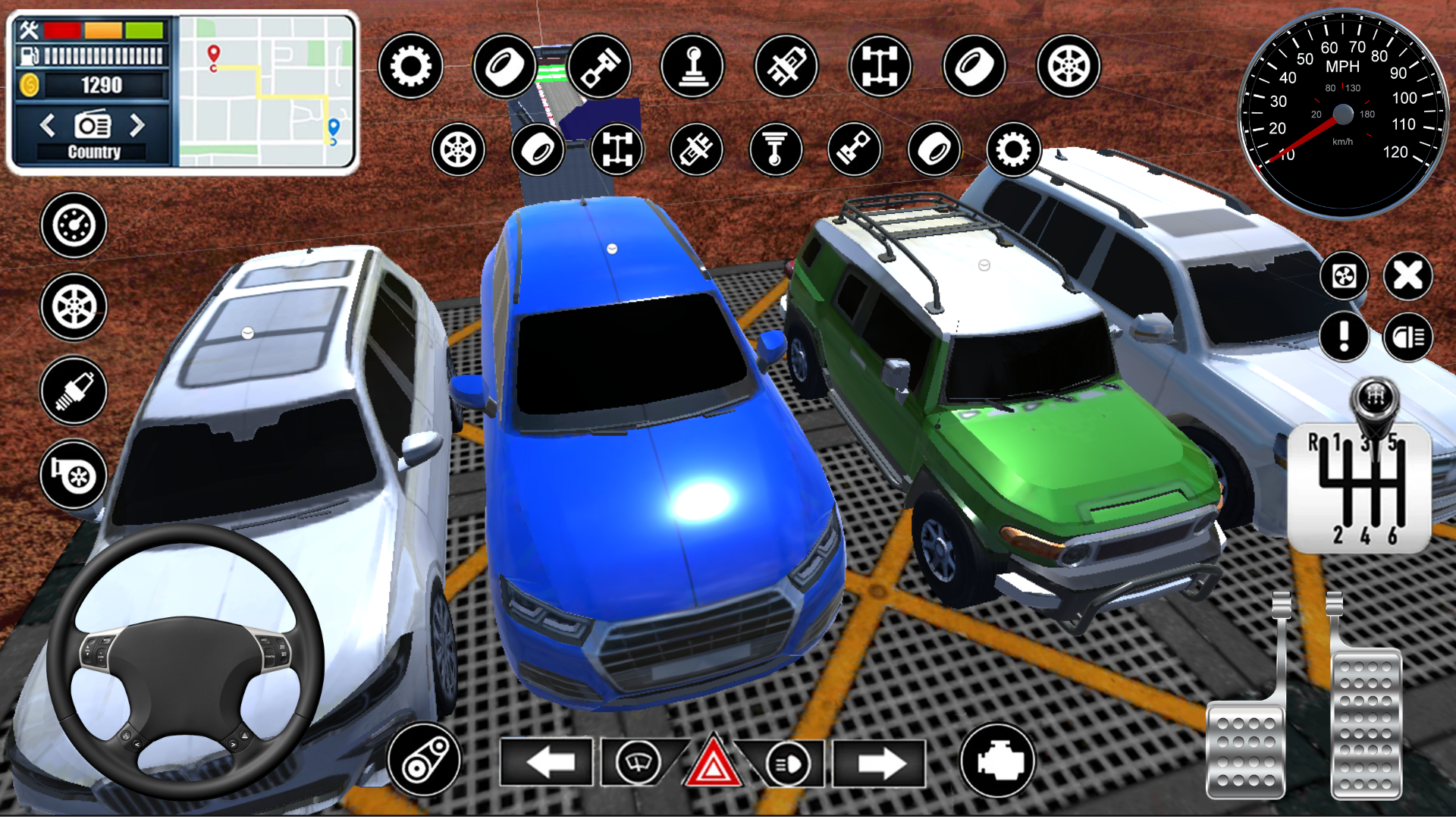This screenshot has height=819, width=1456.
Task: Click the bottom right arrow navigation control
Action: 880,762
